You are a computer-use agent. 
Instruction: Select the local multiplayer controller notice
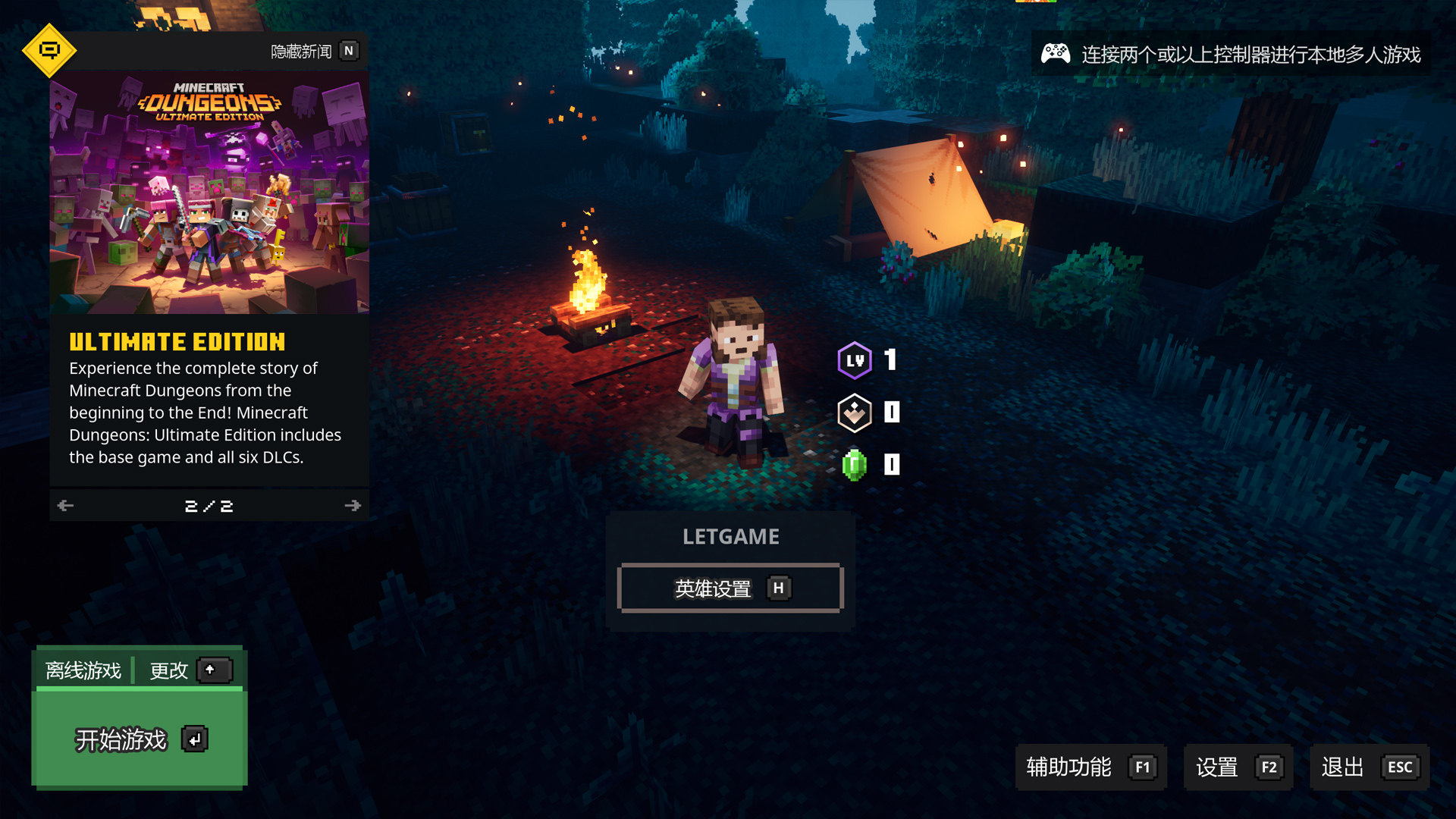(1230, 55)
